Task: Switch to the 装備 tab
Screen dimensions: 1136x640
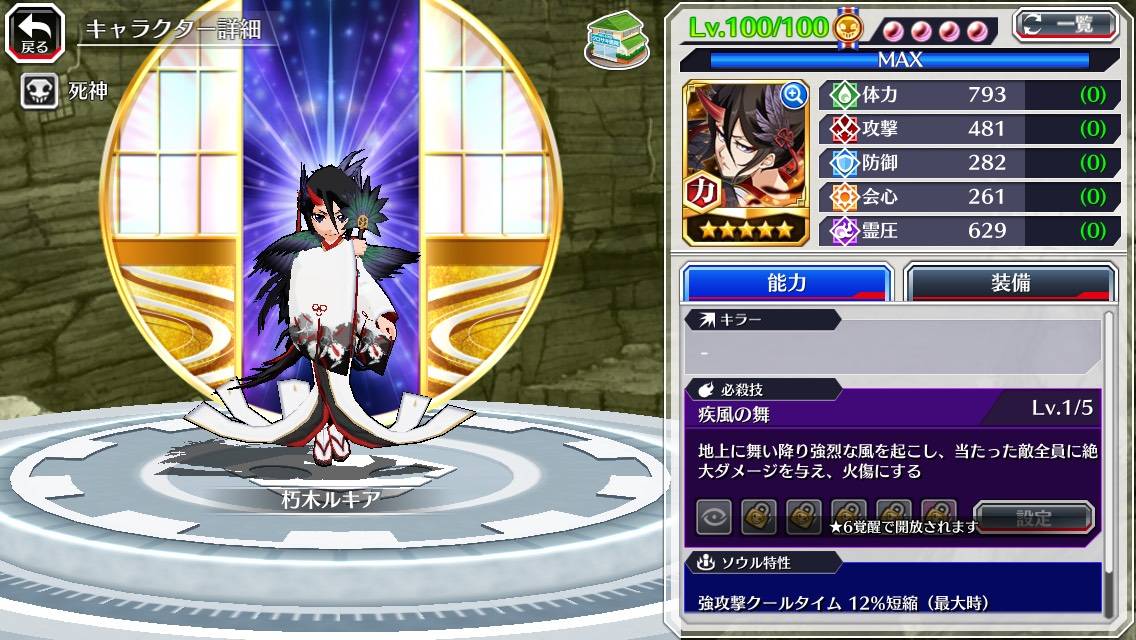Action: [1010, 283]
